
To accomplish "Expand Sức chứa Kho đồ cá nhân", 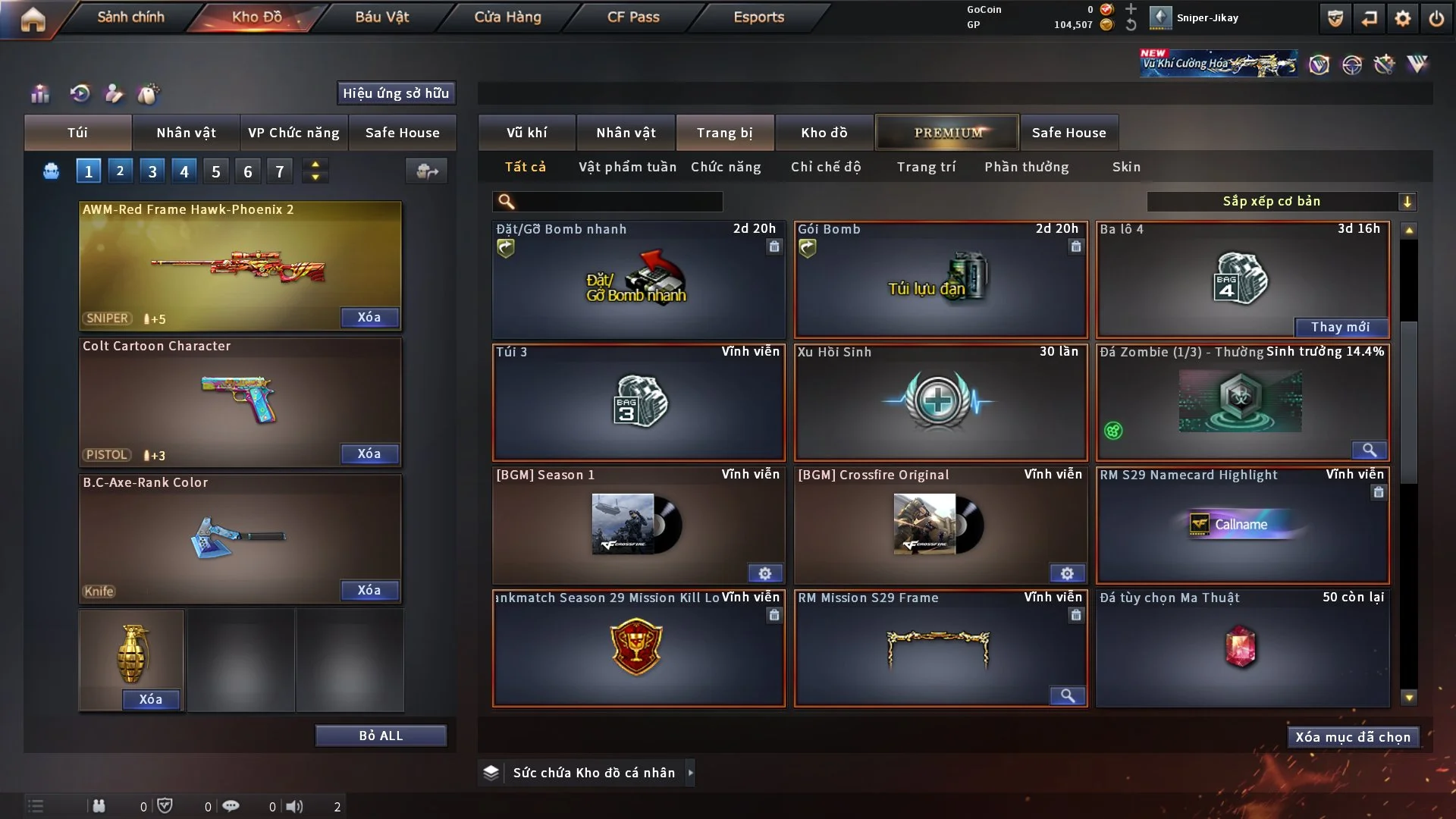I will point(690,773).
